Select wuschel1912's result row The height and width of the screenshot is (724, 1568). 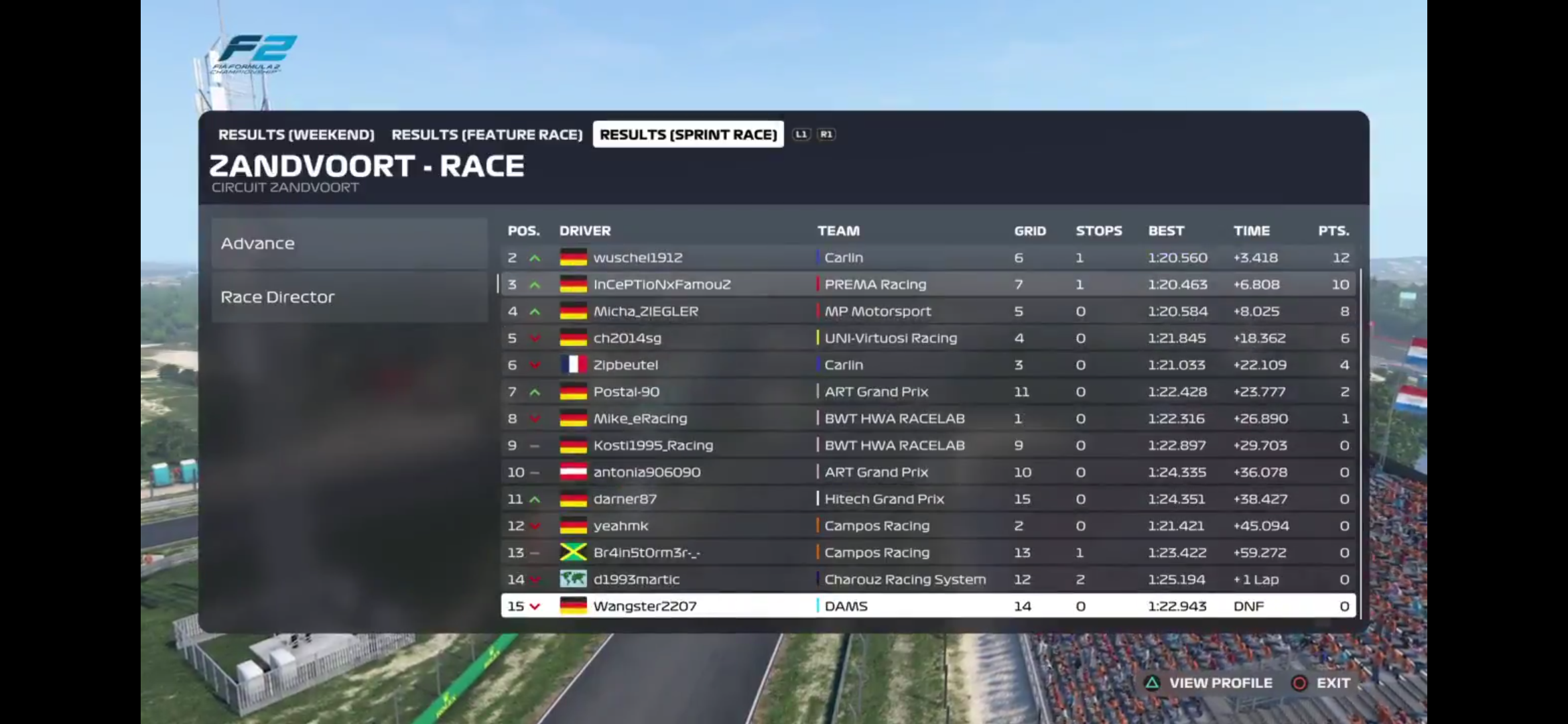point(928,258)
